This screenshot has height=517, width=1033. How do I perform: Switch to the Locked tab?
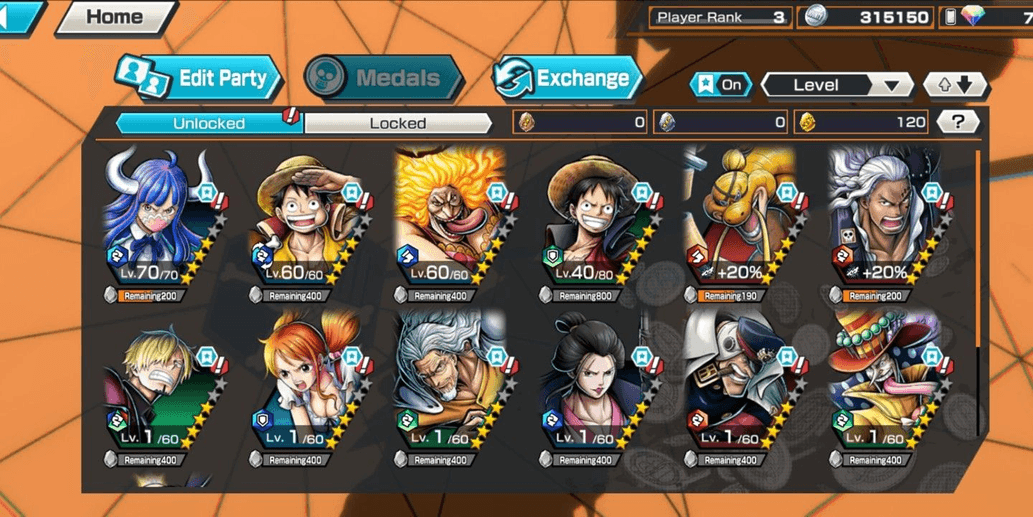(x=398, y=123)
